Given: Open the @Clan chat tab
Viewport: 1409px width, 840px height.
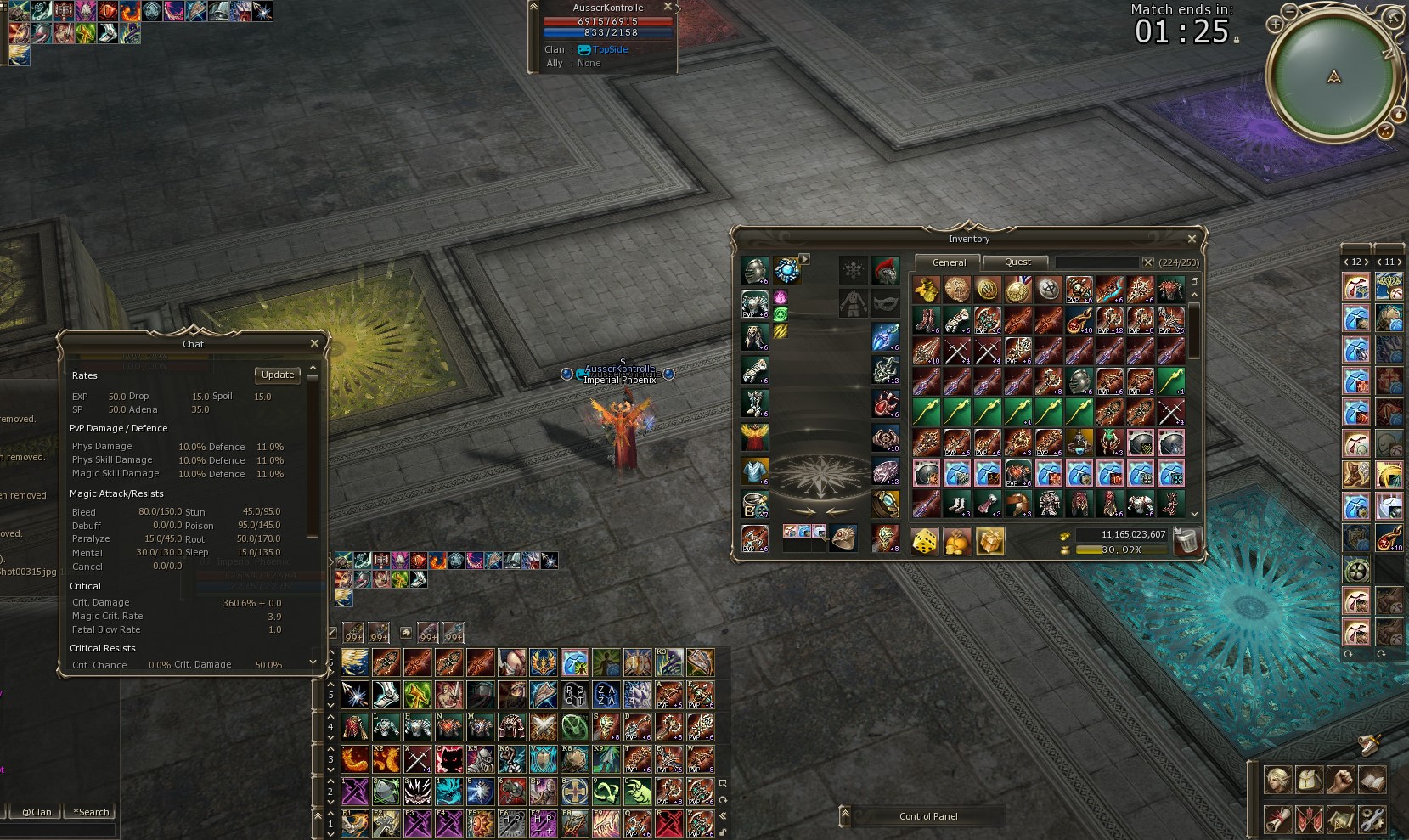Looking at the screenshot, I should click(37, 812).
